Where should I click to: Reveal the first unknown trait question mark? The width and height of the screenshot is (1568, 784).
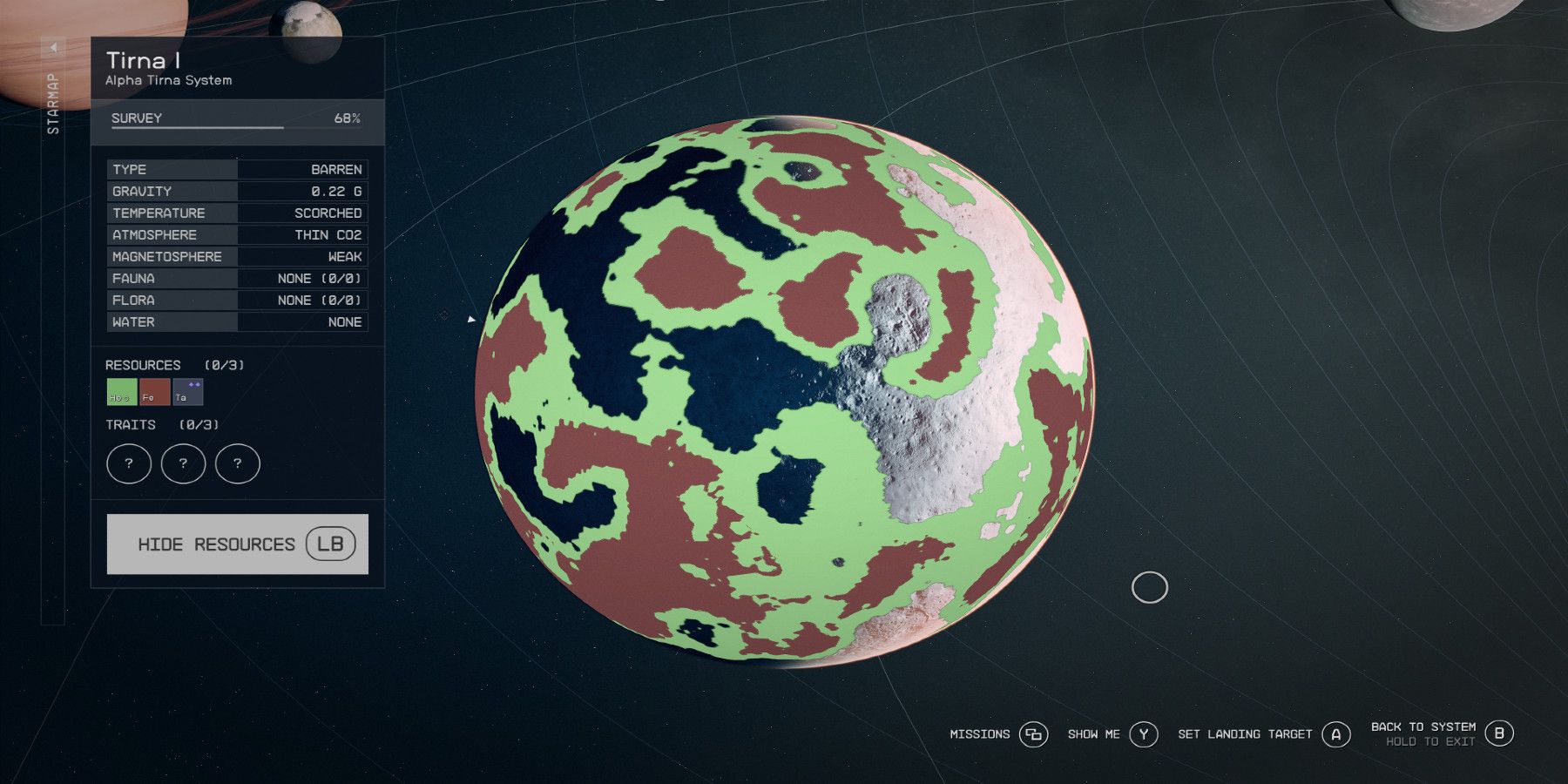(x=128, y=463)
